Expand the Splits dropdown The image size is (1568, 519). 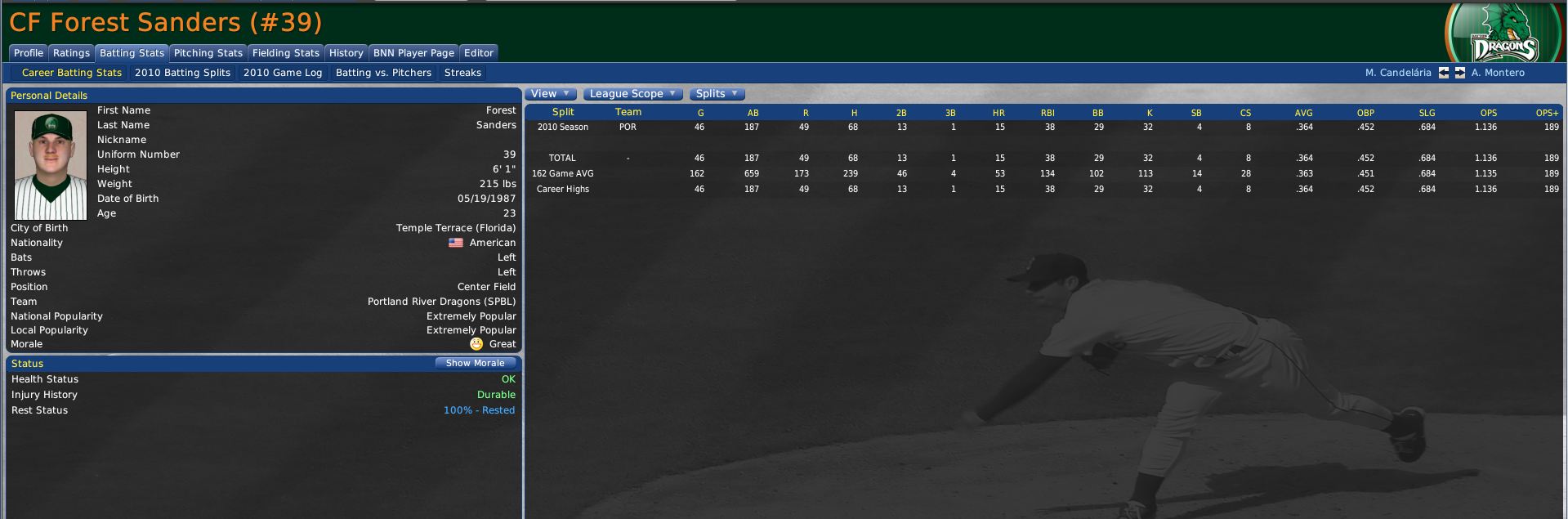pos(717,94)
